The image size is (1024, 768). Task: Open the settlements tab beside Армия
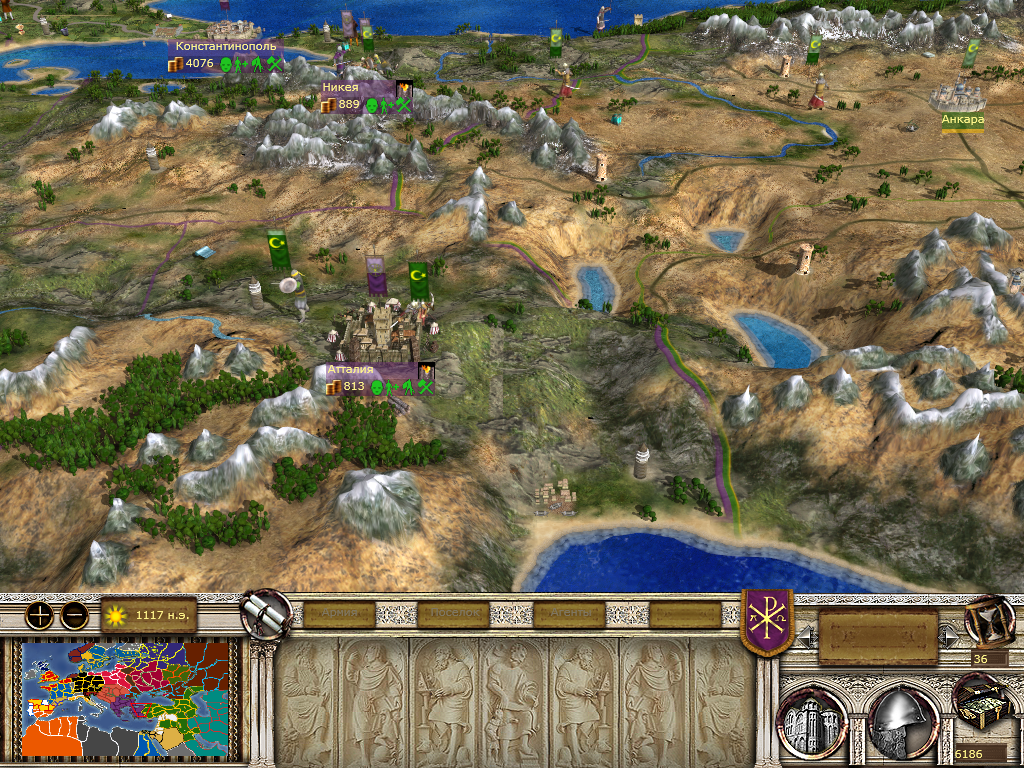(455, 614)
